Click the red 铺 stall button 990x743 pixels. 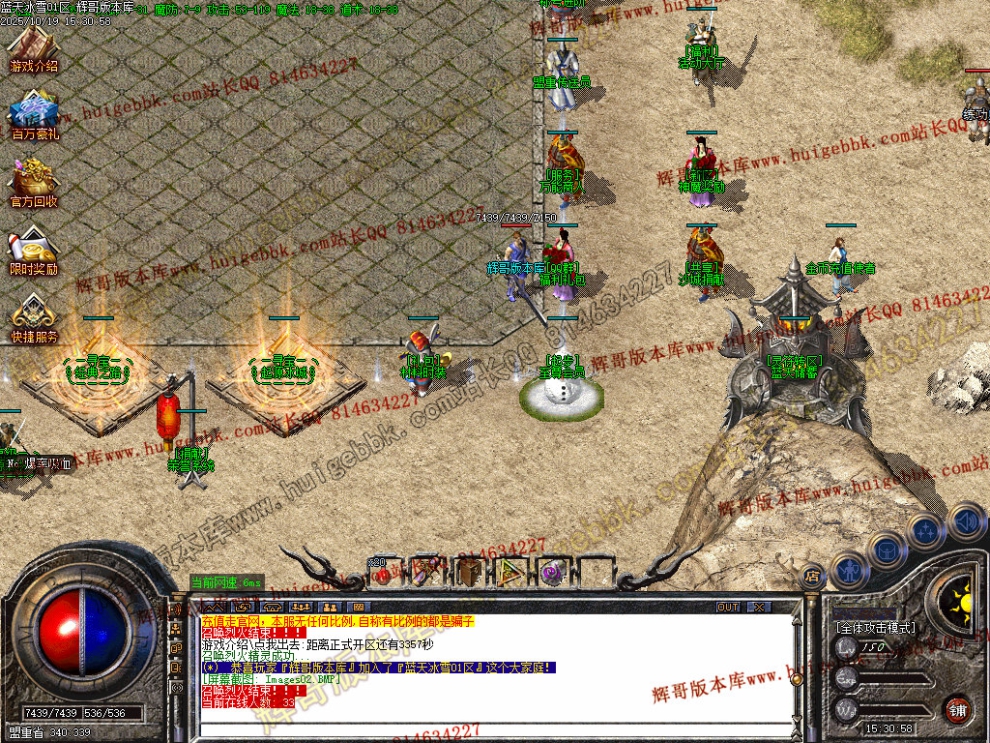pos(957,708)
